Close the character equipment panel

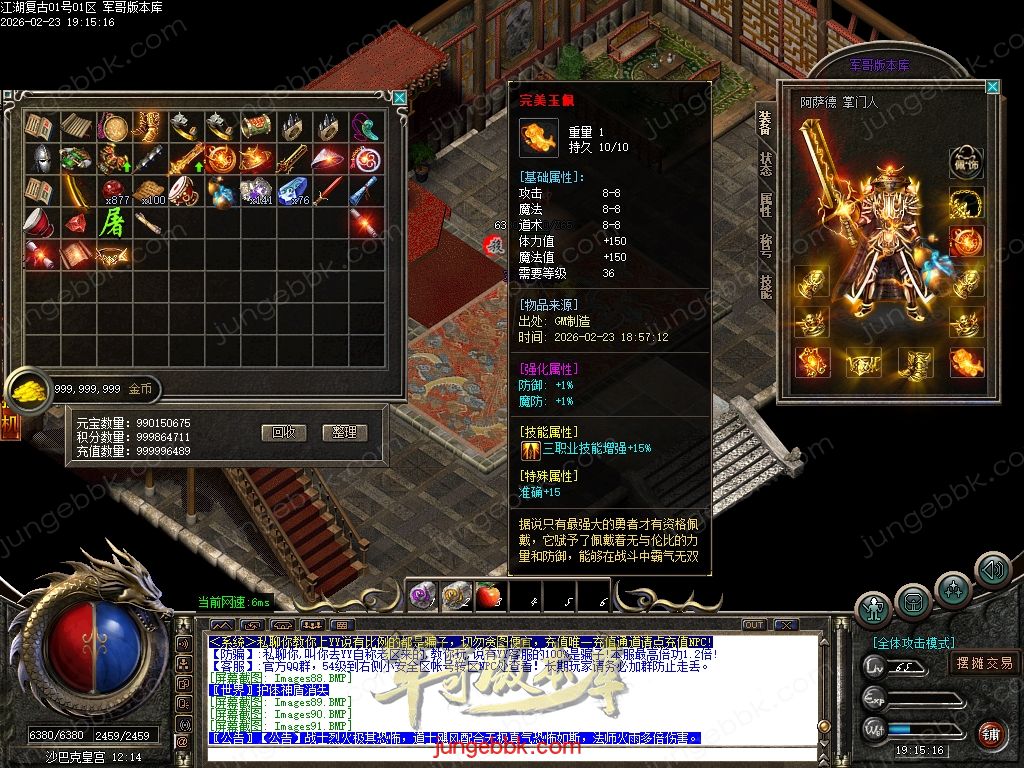tap(992, 87)
